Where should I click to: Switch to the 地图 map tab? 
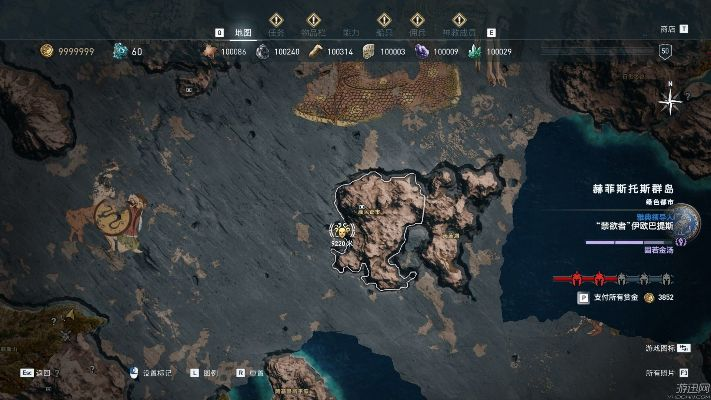[x=243, y=32]
